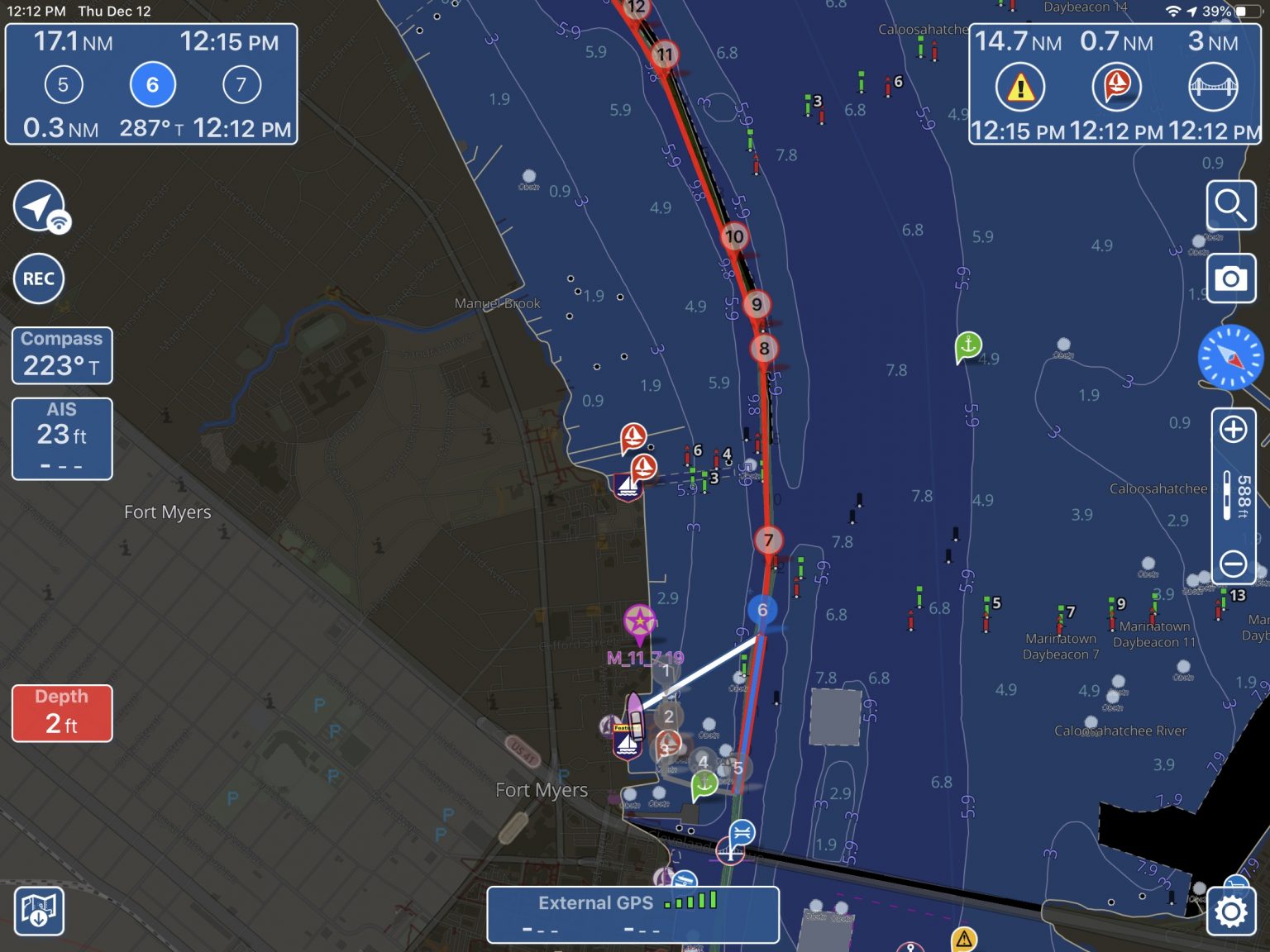This screenshot has height=952, width=1270.
Task: Expand the AIS 23 ft info panel
Action: [x=61, y=438]
